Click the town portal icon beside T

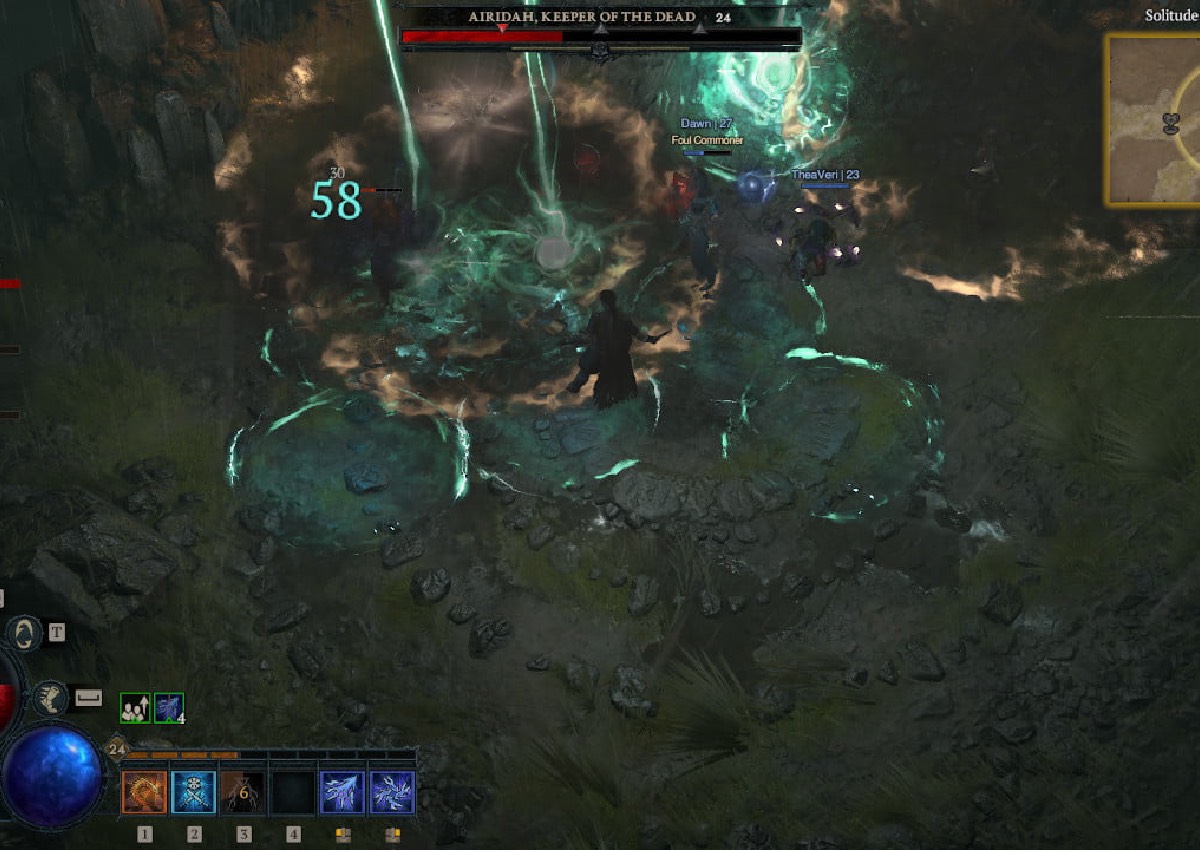(x=23, y=633)
